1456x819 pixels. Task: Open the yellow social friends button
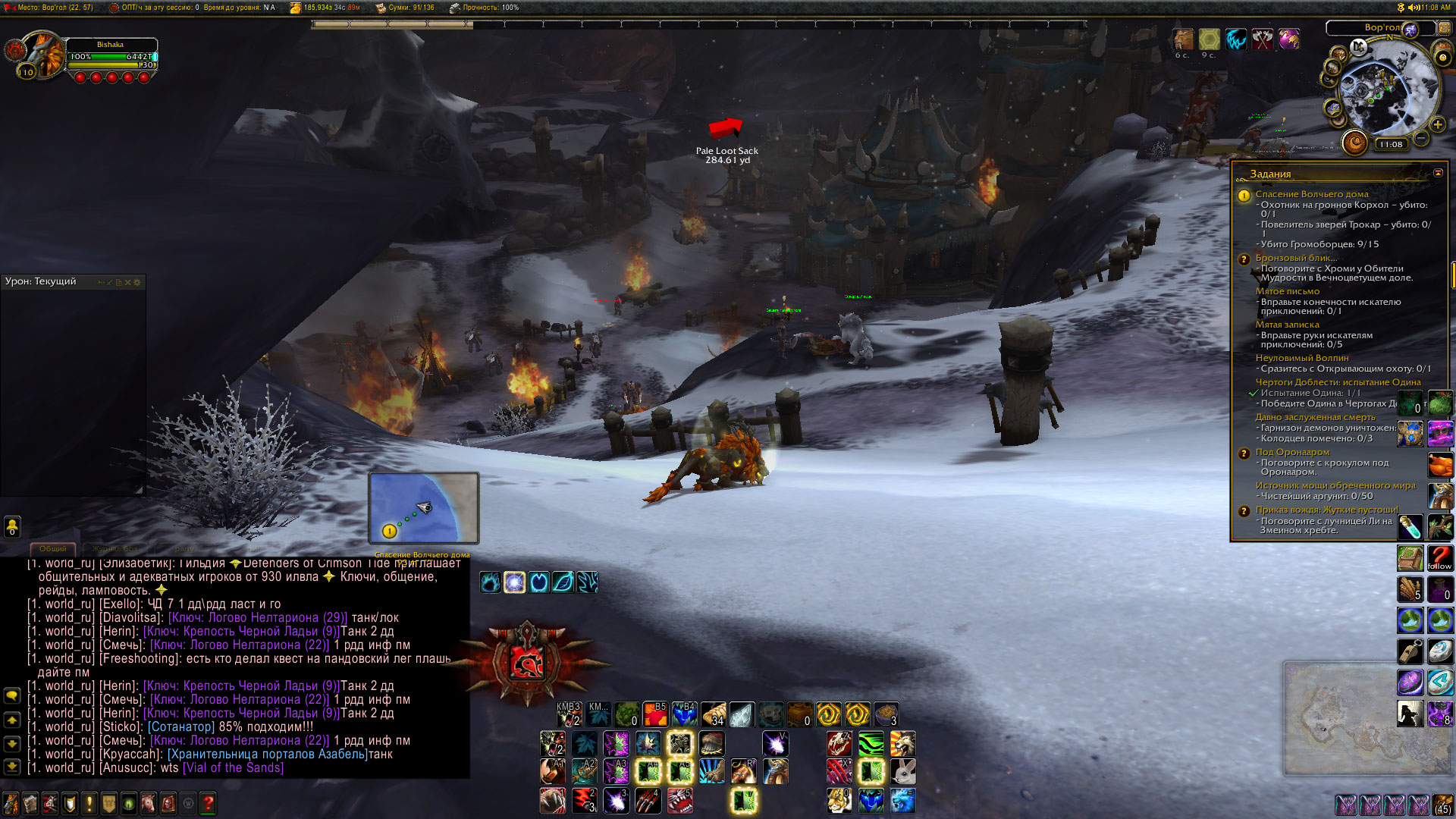tap(12, 526)
